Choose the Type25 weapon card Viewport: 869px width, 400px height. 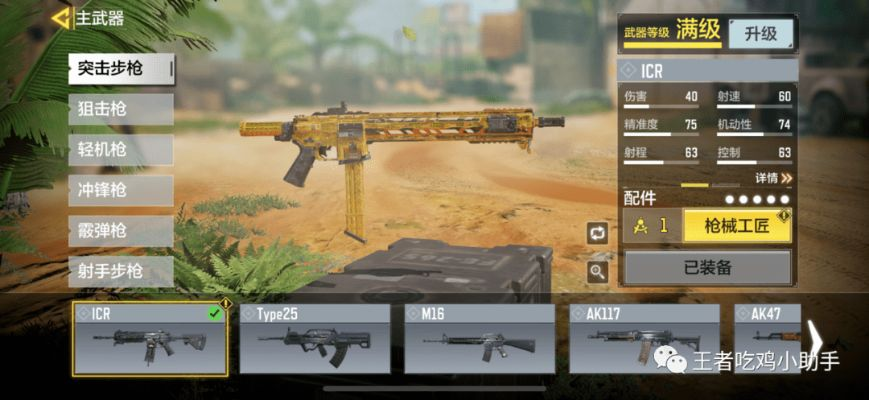315,339
